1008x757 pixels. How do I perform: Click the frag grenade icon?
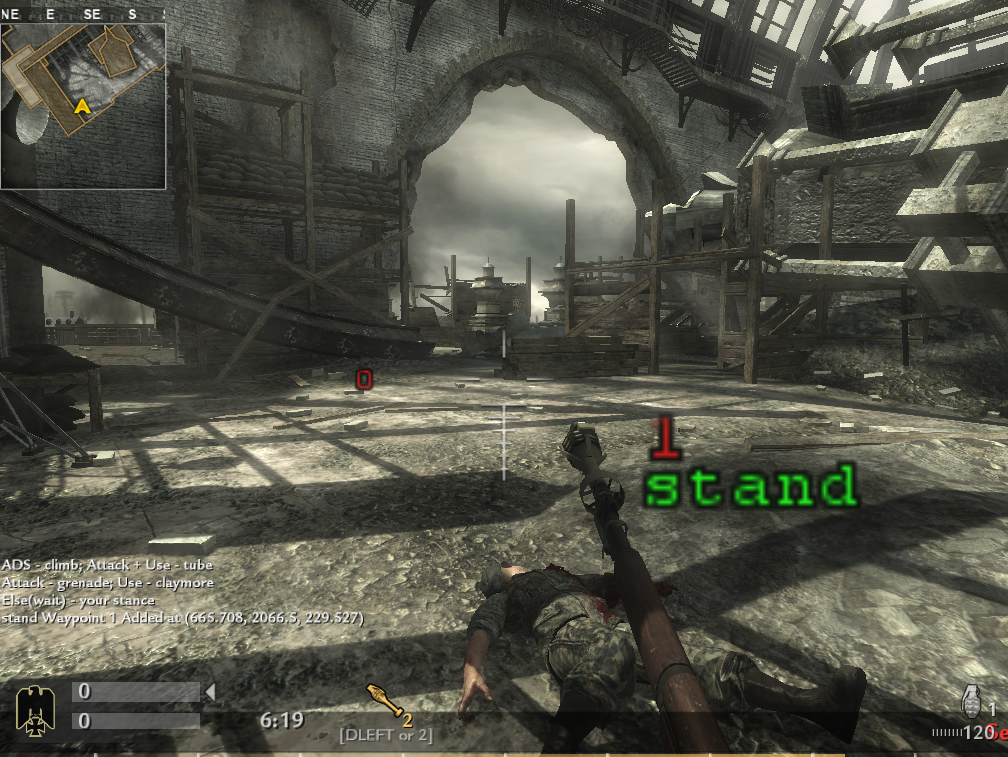[971, 698]
